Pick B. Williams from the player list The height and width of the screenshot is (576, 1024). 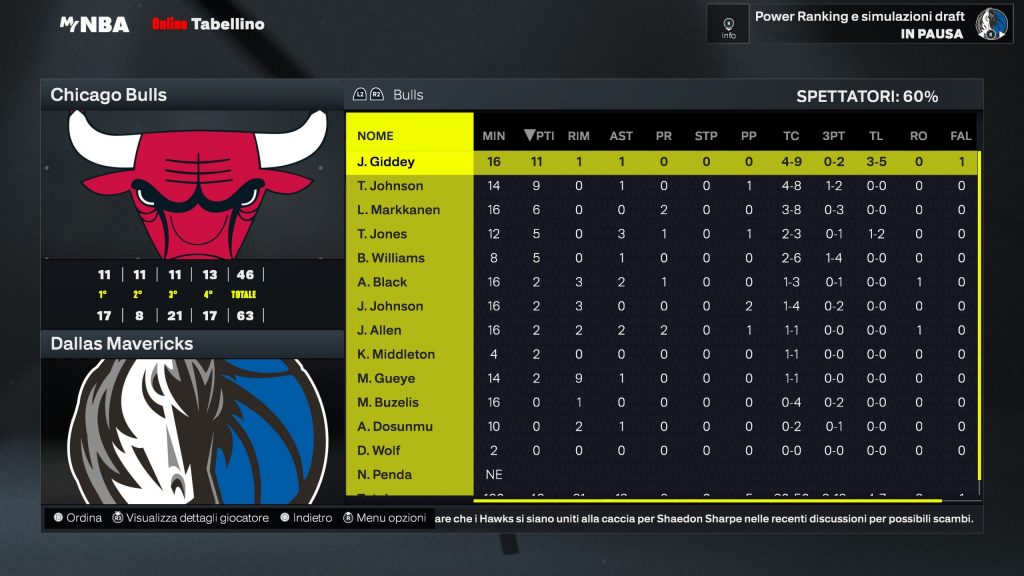[391, 258]
